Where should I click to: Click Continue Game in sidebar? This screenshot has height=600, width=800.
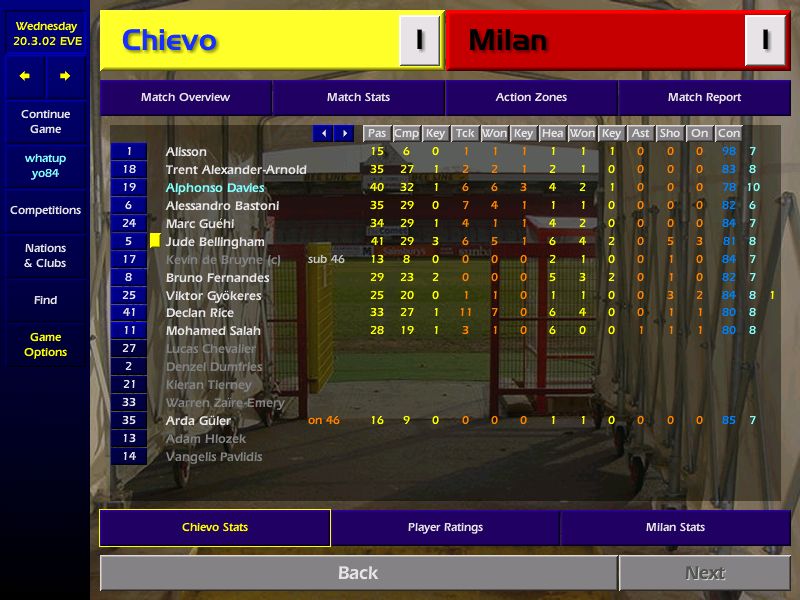[x=45, y=121]
